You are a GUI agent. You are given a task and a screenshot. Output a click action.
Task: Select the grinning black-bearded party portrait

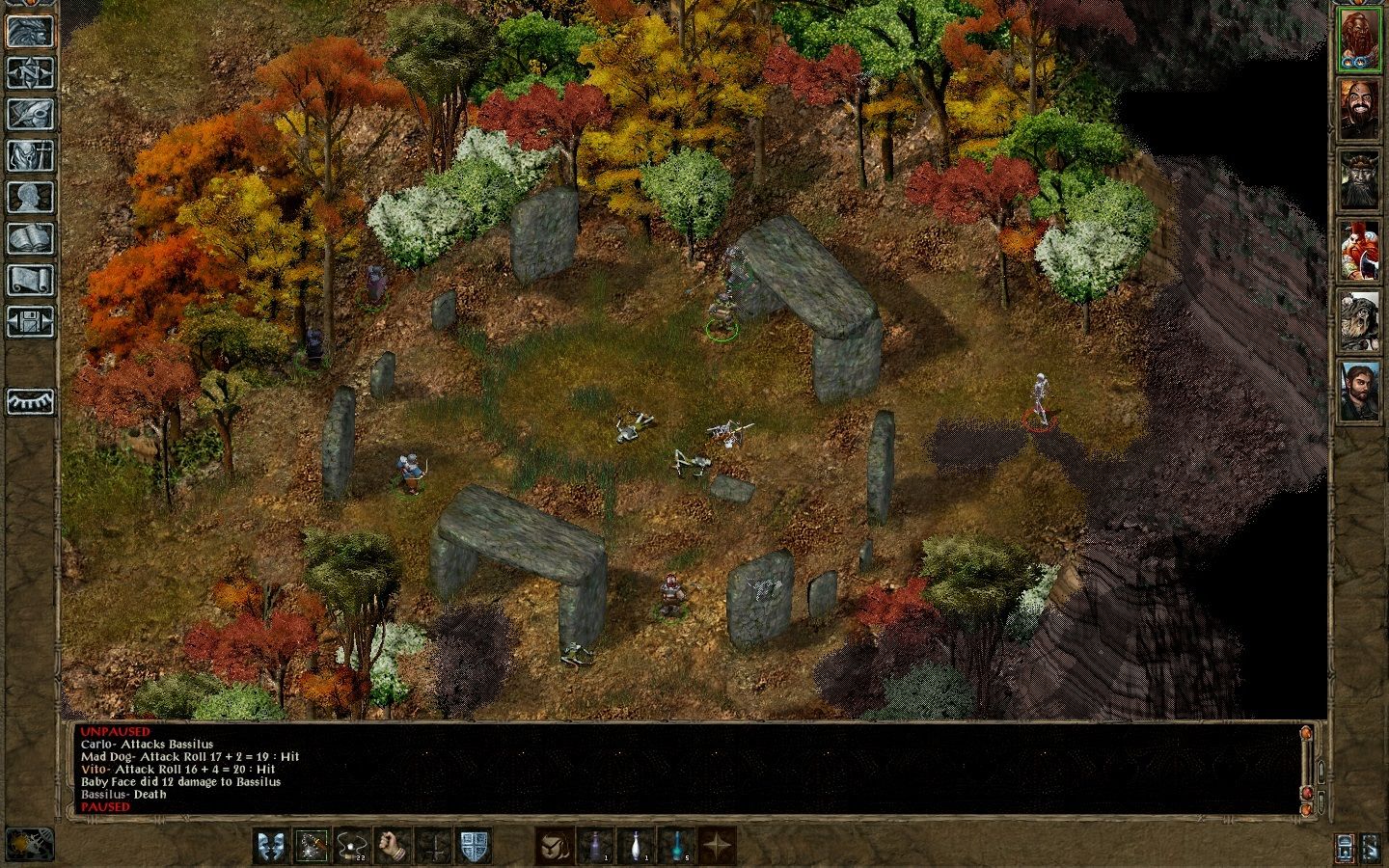[x=1357, y=109]
